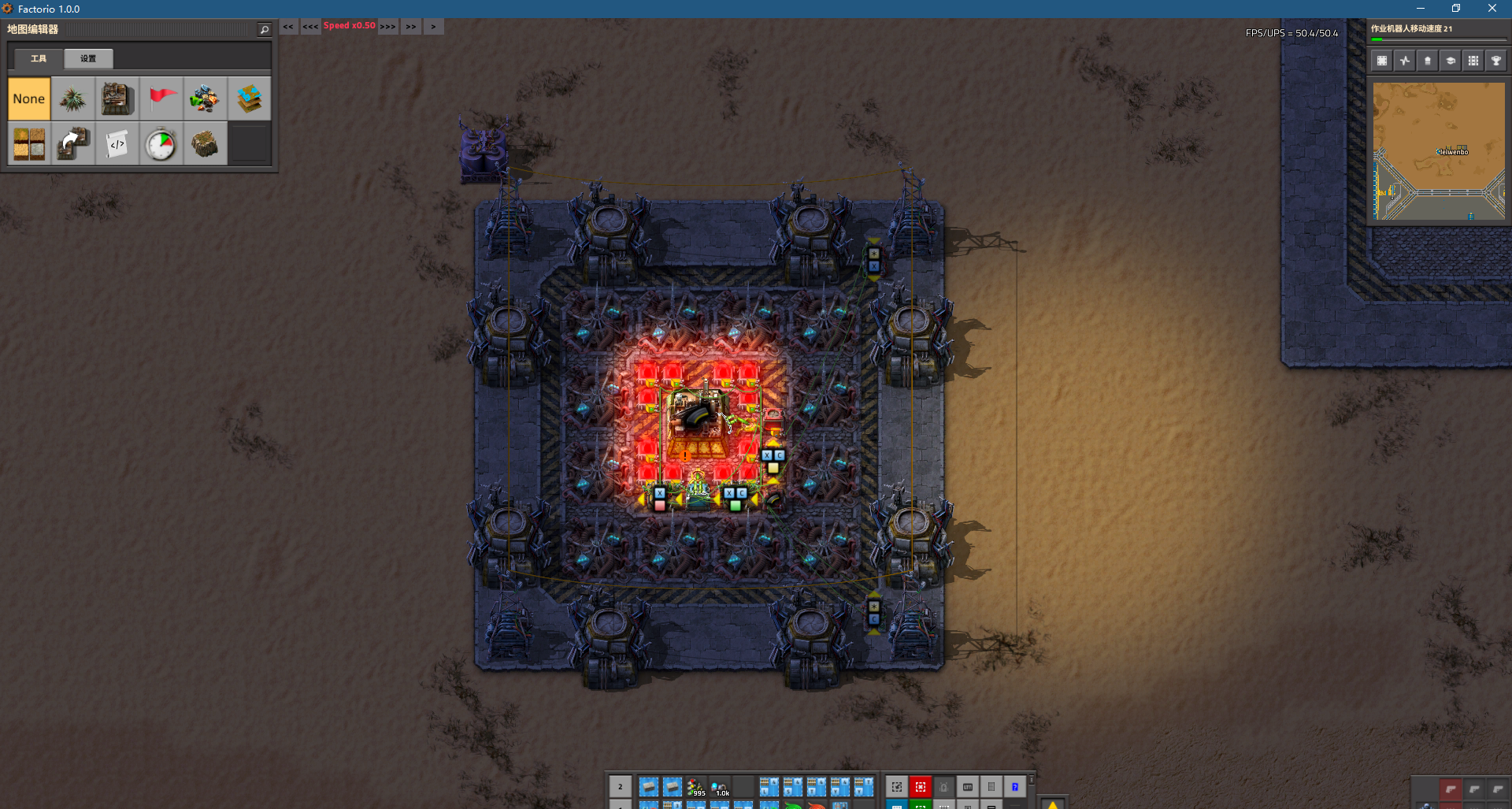
Task: Select the clone area tool
Action: (73, 143)
